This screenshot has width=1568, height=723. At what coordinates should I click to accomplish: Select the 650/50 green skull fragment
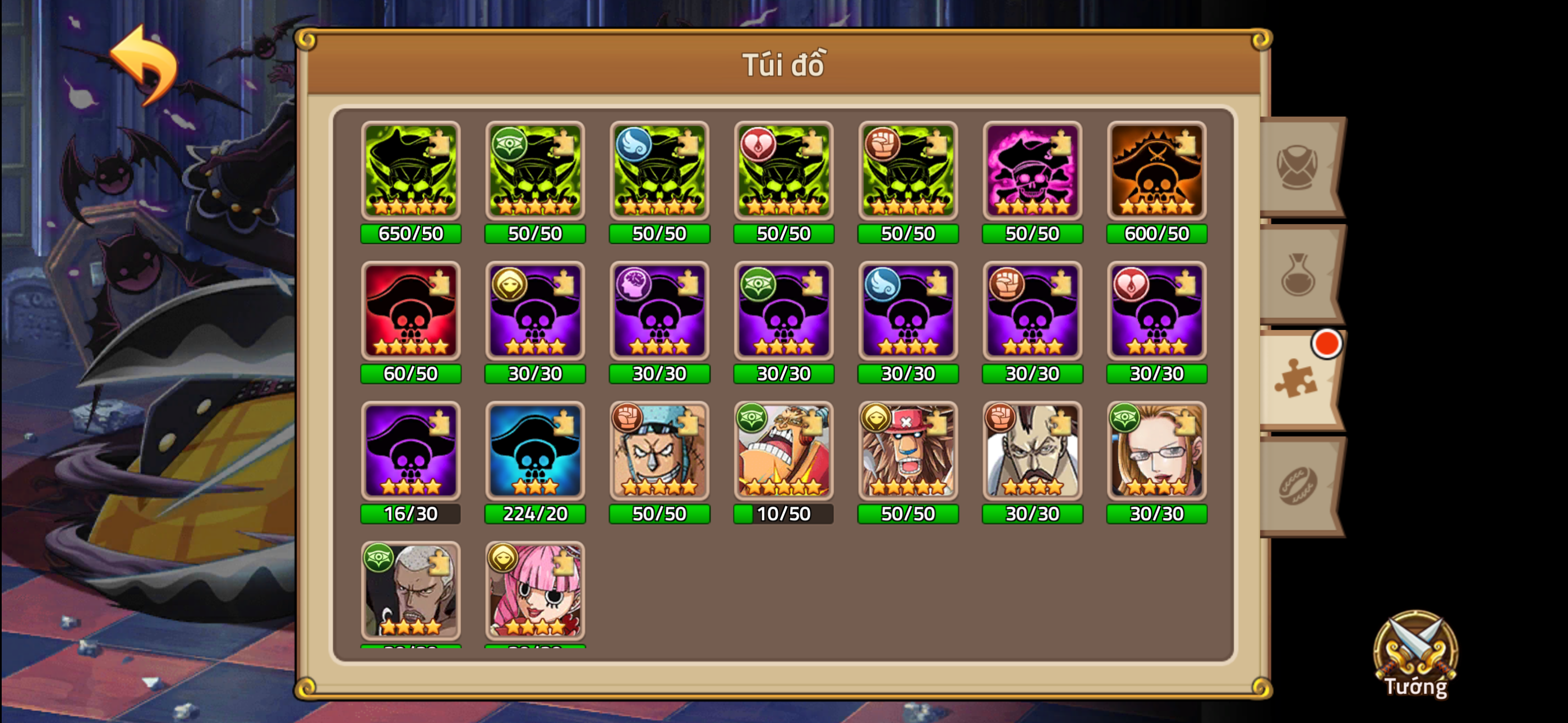411,172
